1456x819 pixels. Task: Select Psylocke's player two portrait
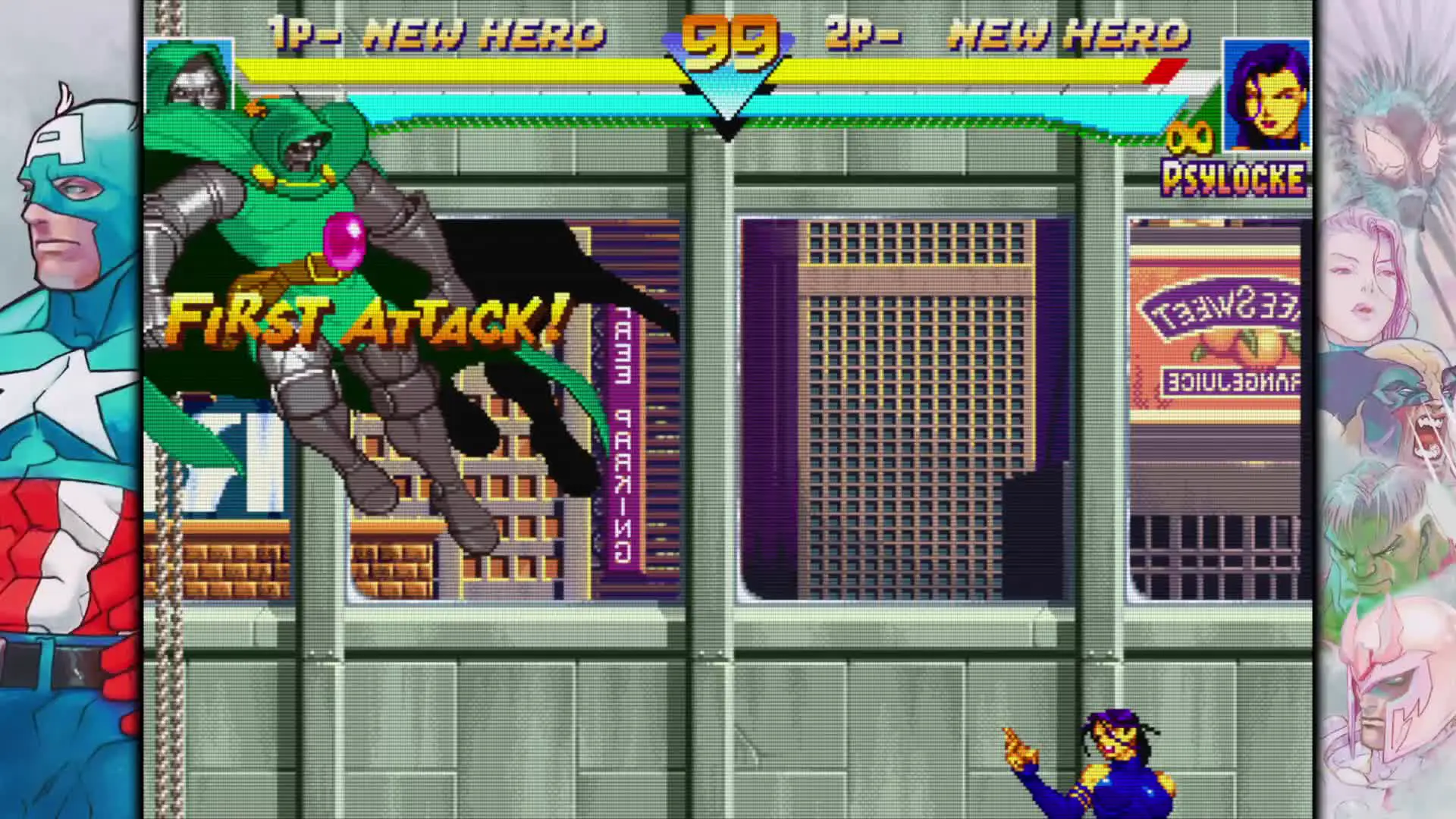click(1267, 94)
